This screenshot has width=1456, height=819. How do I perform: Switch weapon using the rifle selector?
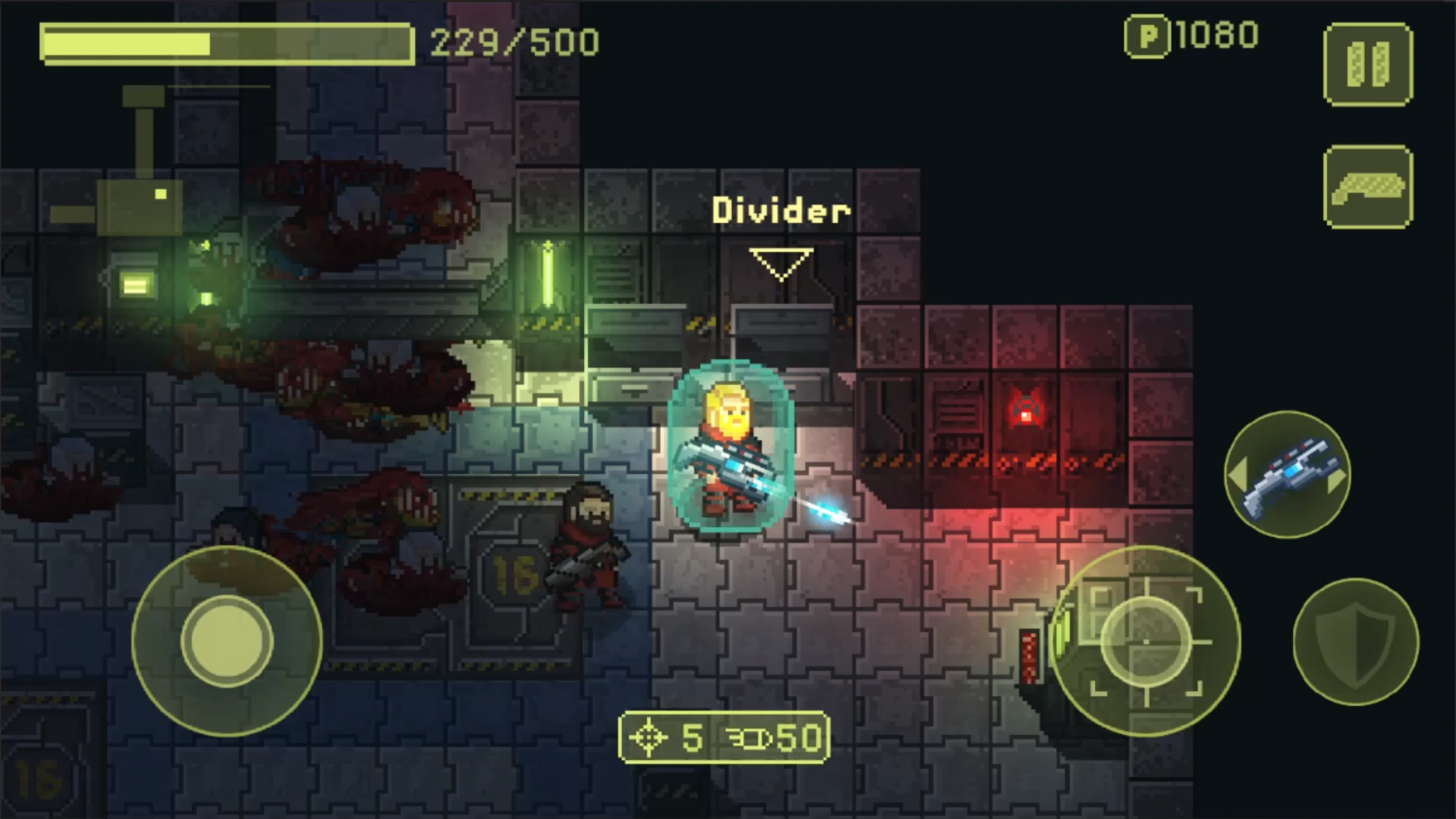(x=1288, y=475)
